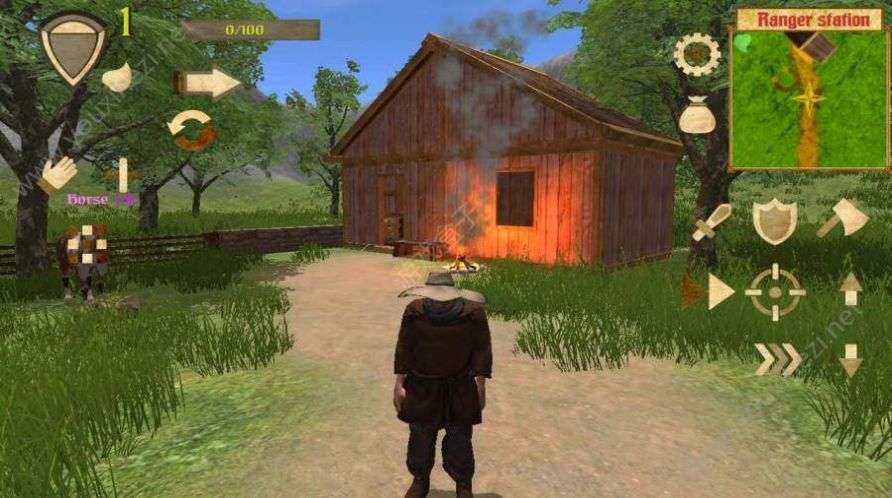Image resolution: width=892 pixels, height=498 pixels.
Task: Select the sword attack icon
Action: tap(711, 221)
